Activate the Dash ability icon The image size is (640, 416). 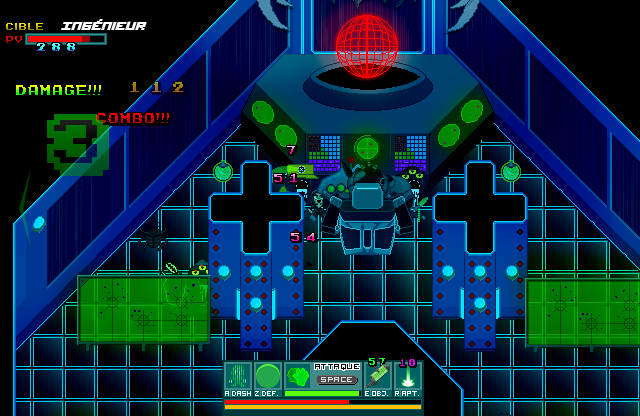pos(238,376)
